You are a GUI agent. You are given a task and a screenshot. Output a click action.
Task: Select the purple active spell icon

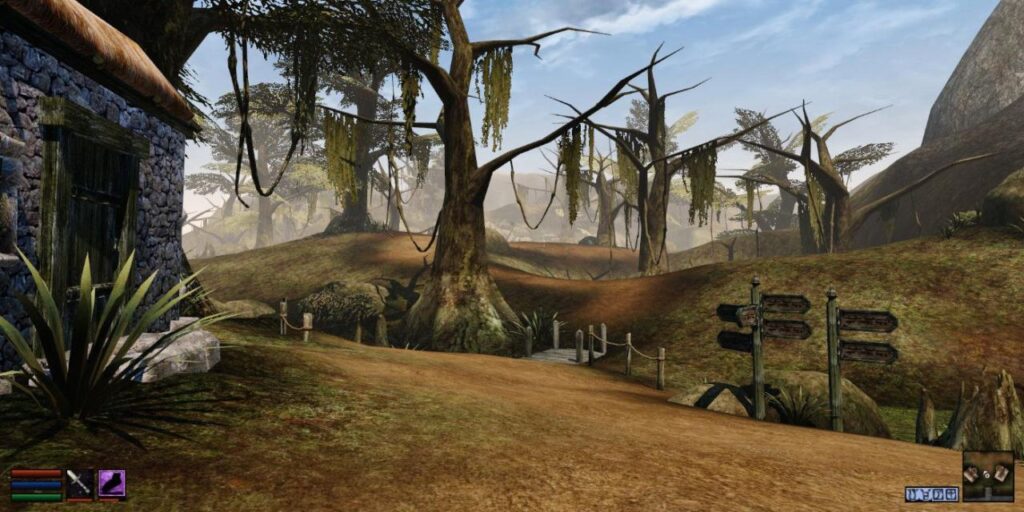(x=111, y=483)
